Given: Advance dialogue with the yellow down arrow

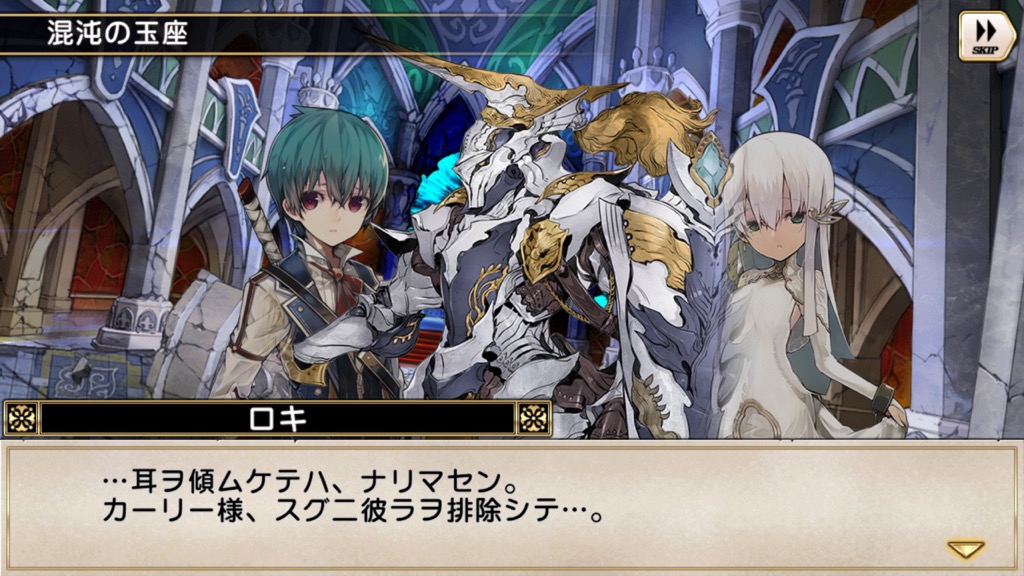Looking at the screenshot, I should pos(965,549).
